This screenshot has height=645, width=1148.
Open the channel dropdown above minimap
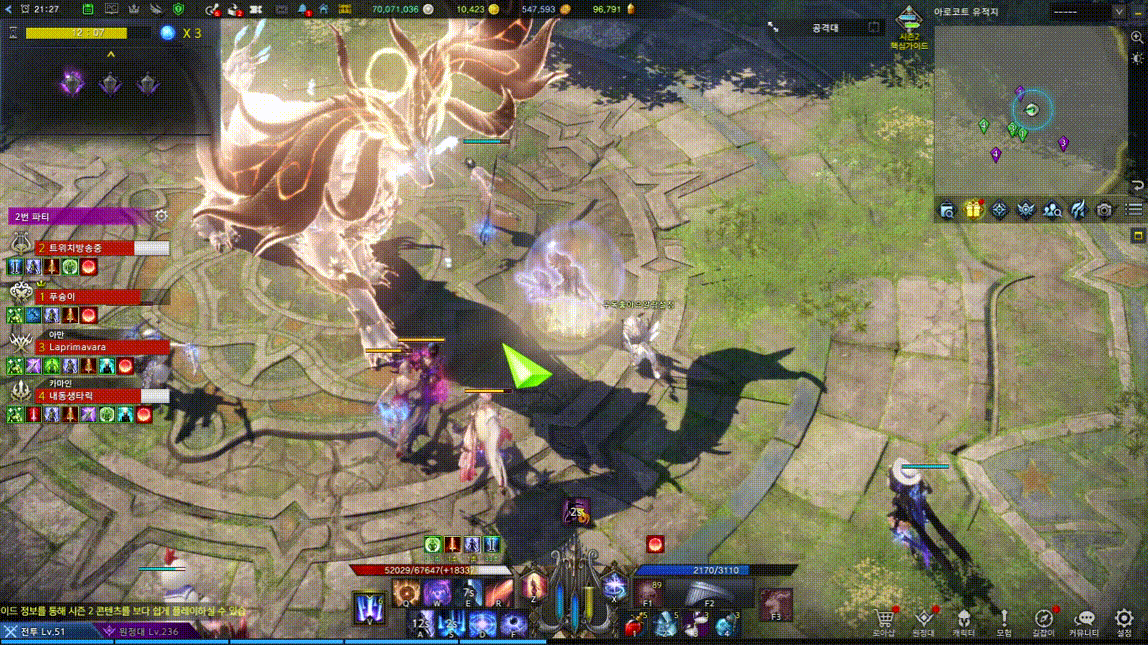click(1118, 12)
